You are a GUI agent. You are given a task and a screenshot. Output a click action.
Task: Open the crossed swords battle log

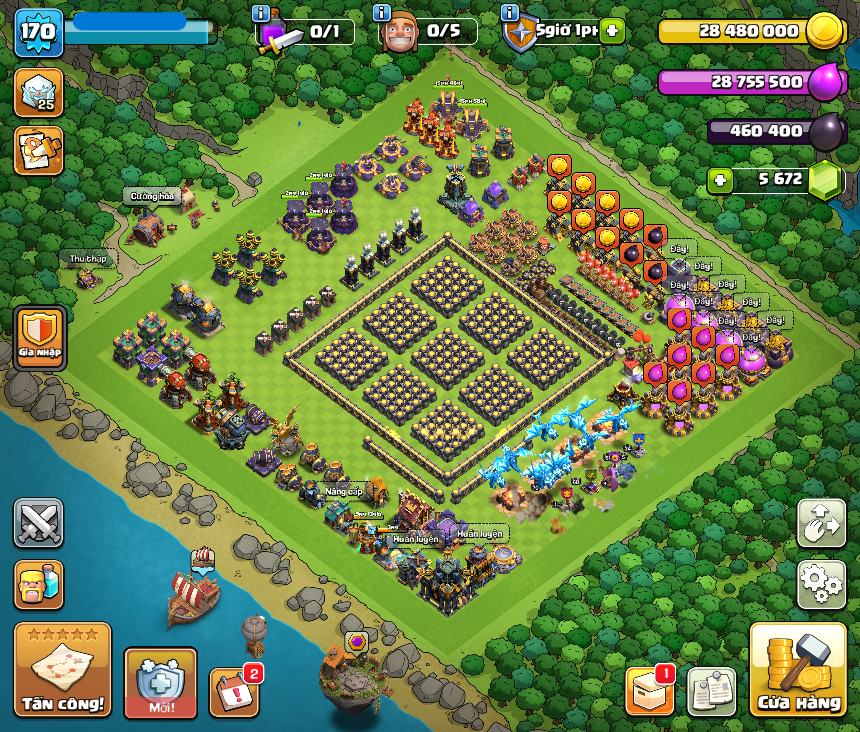tap(39, 523)
